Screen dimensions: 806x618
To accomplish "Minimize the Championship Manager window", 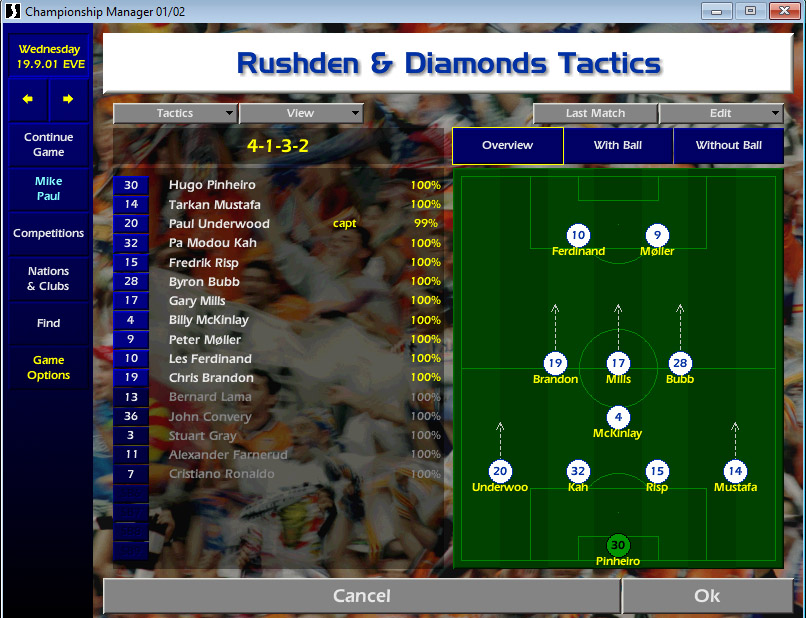I will pyautogui.click(x=716, y=11).
